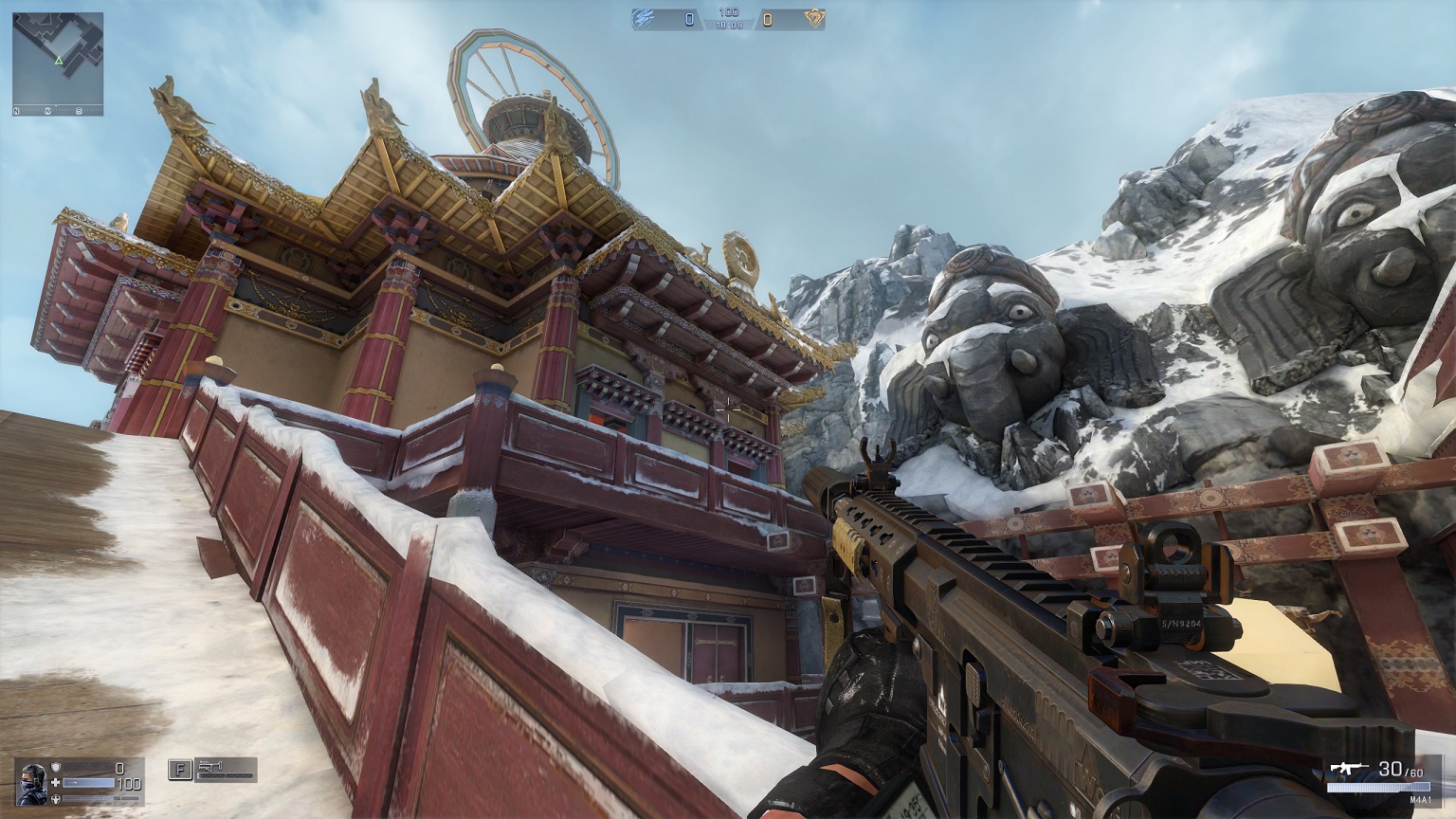Image resolution: width=1456 pixels, height=819 pixels.
Task: Click the gold team triangular emblem
Action: 813,18
